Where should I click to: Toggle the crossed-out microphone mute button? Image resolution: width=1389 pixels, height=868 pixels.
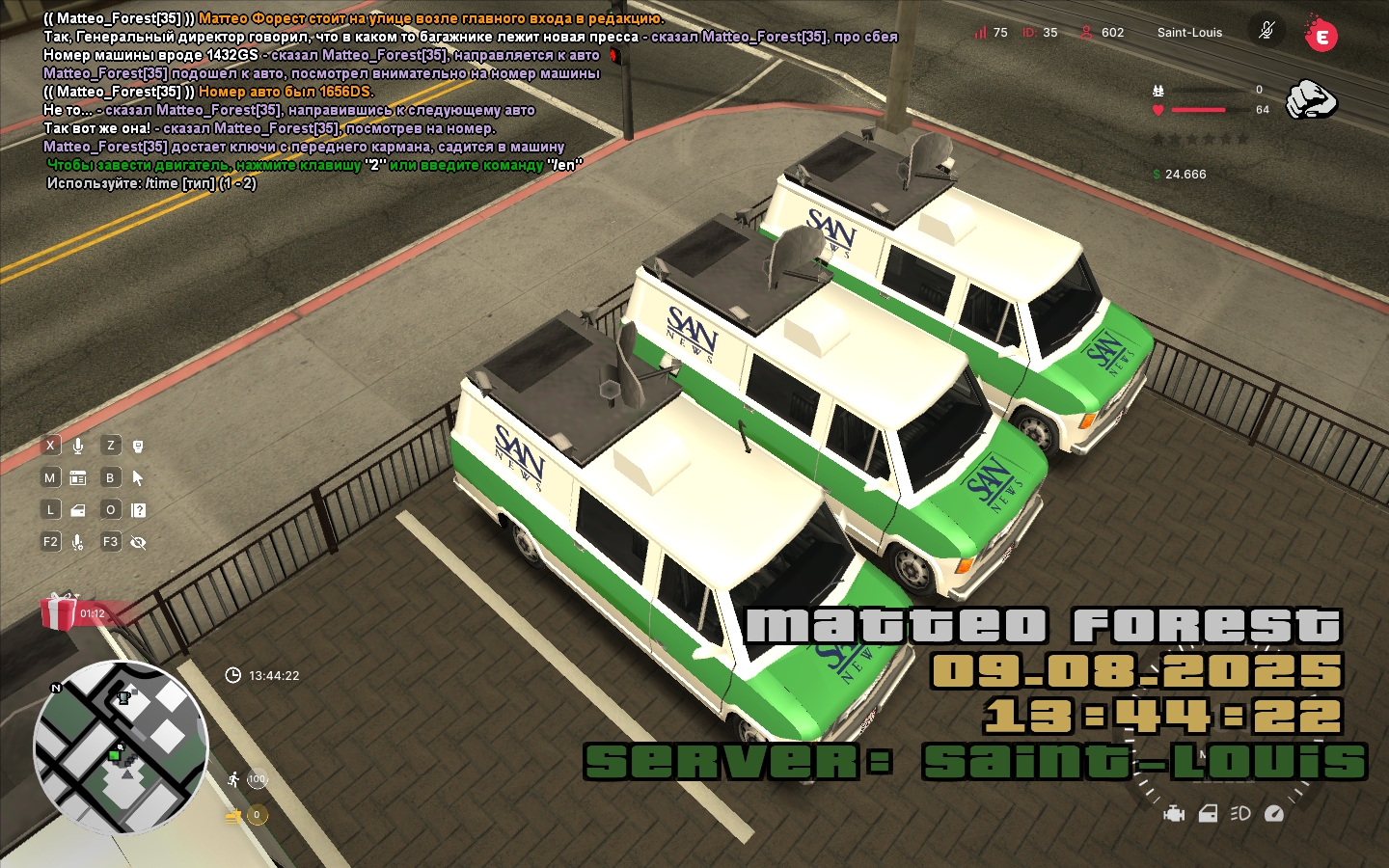point(1266,31)
